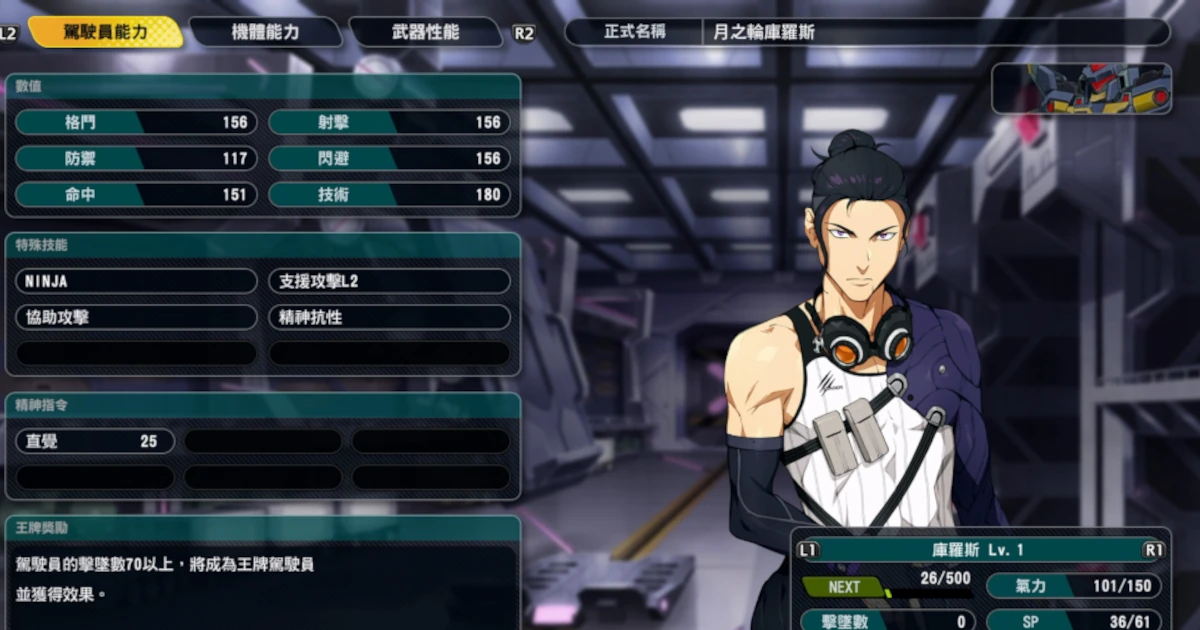Select the 武器性能 tab
The image size is (1200, 630).
pos(425,32)
